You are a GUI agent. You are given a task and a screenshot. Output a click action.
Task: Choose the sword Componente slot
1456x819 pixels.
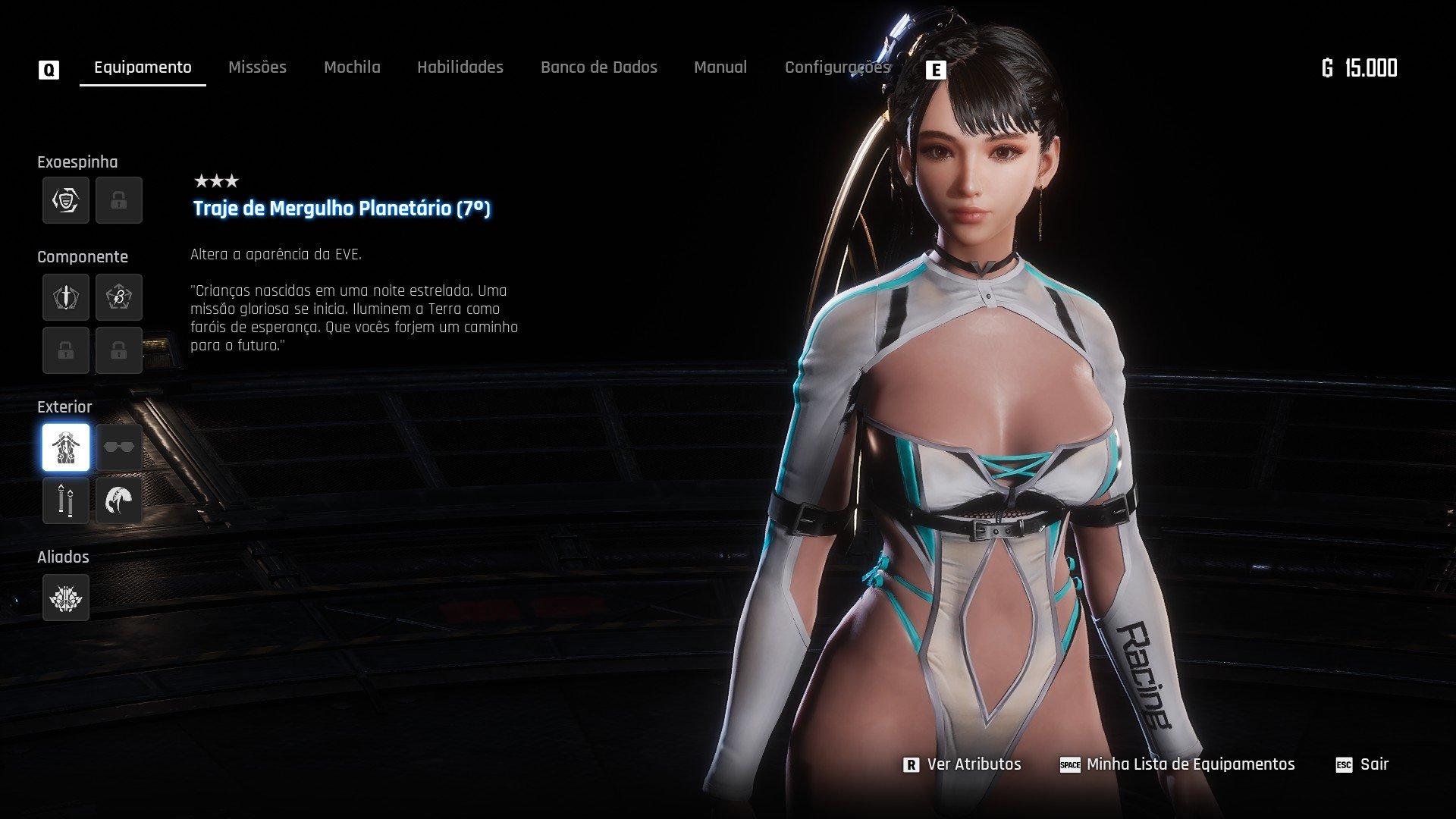(x=66, y=297)
